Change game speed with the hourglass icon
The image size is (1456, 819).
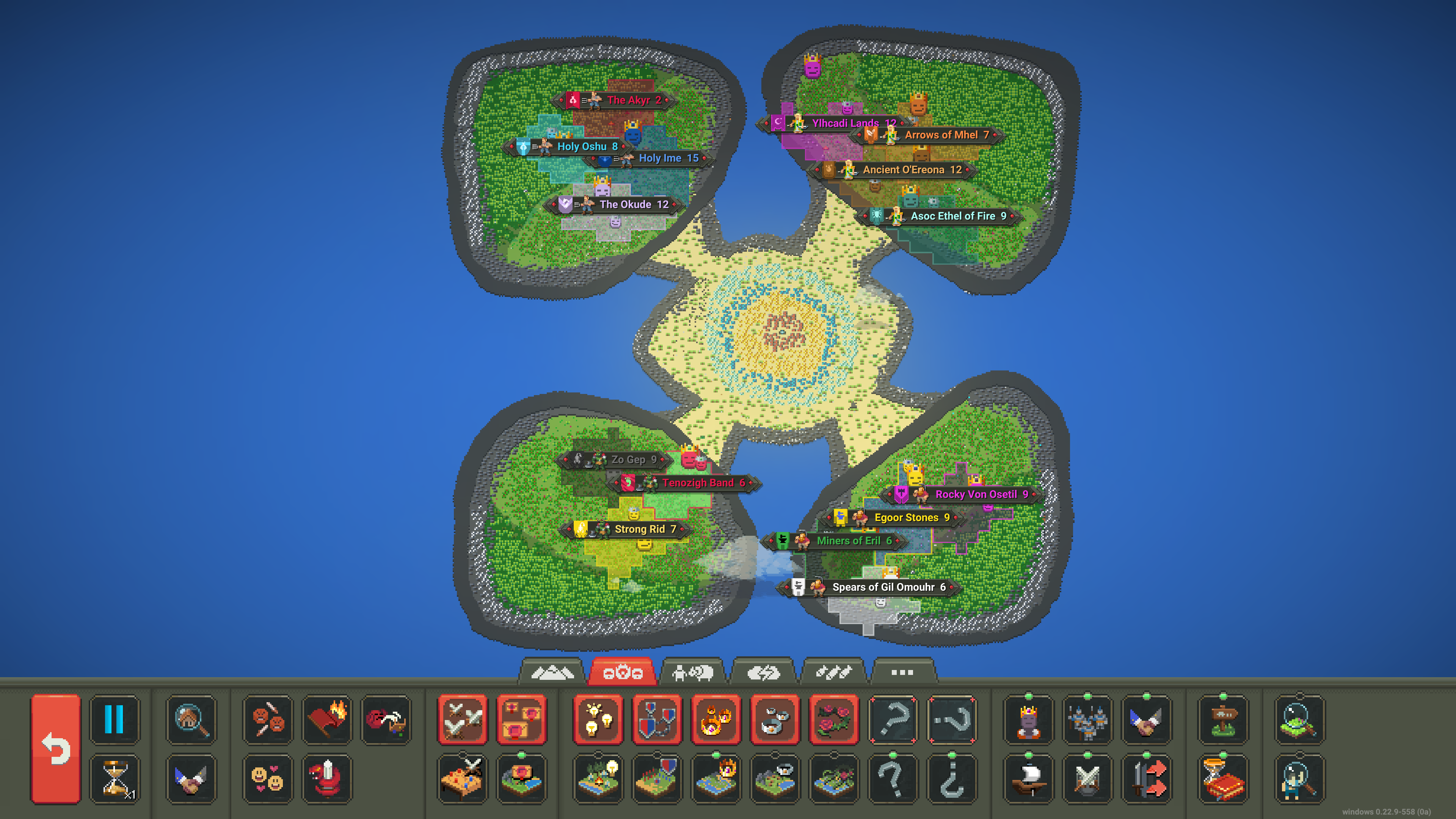[x=114, y=778]
